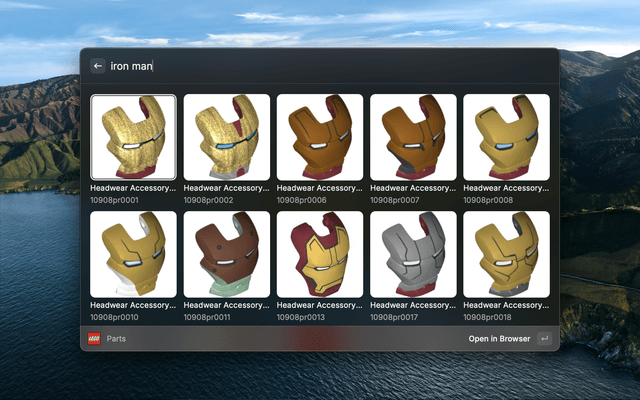Select helmet part 10908pr0001
The width and height of the screenshot is (640, 400).
(x=133, y=137)
